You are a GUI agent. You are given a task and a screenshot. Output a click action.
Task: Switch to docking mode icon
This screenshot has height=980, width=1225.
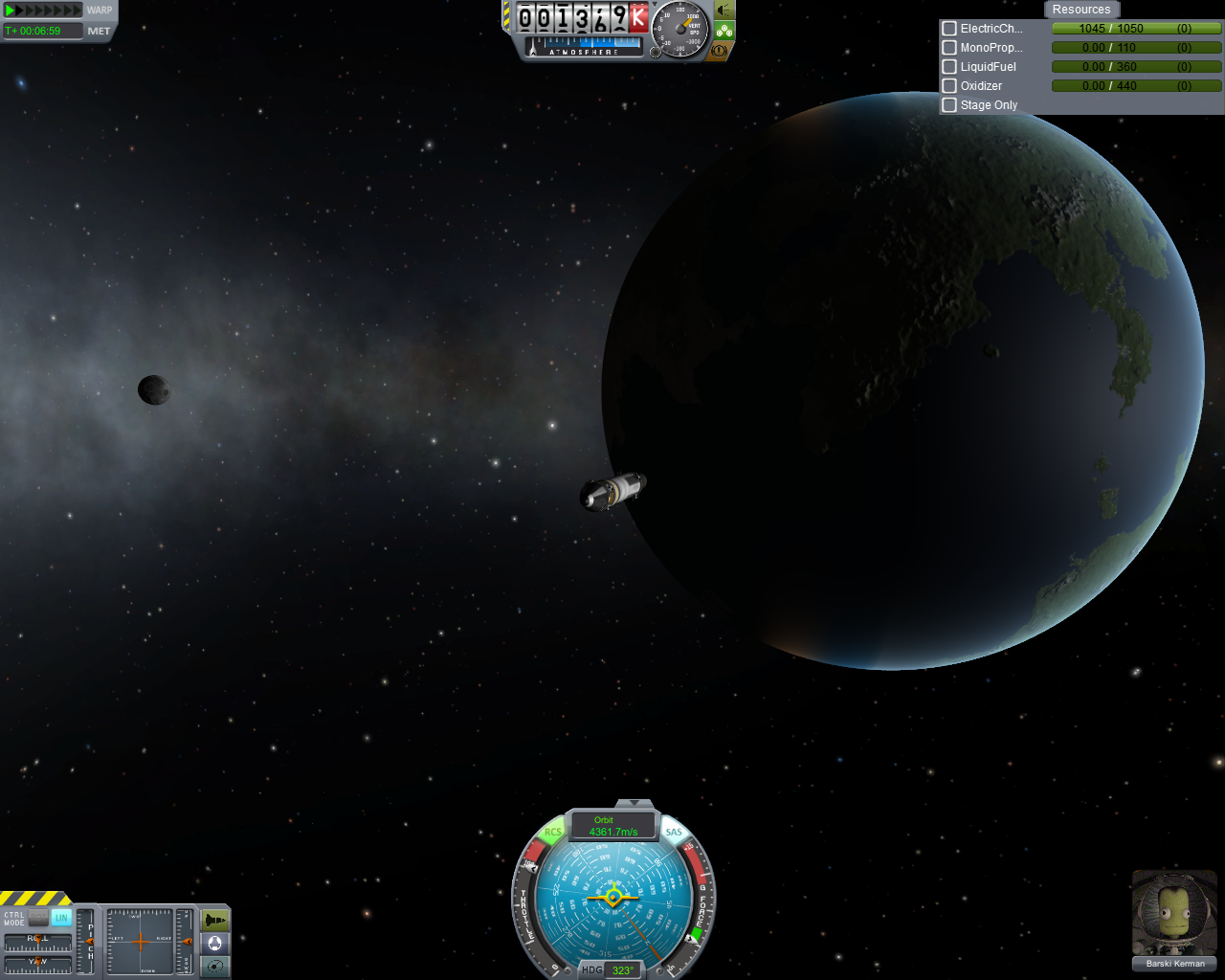pyautogui.click(x=215, y=944)
